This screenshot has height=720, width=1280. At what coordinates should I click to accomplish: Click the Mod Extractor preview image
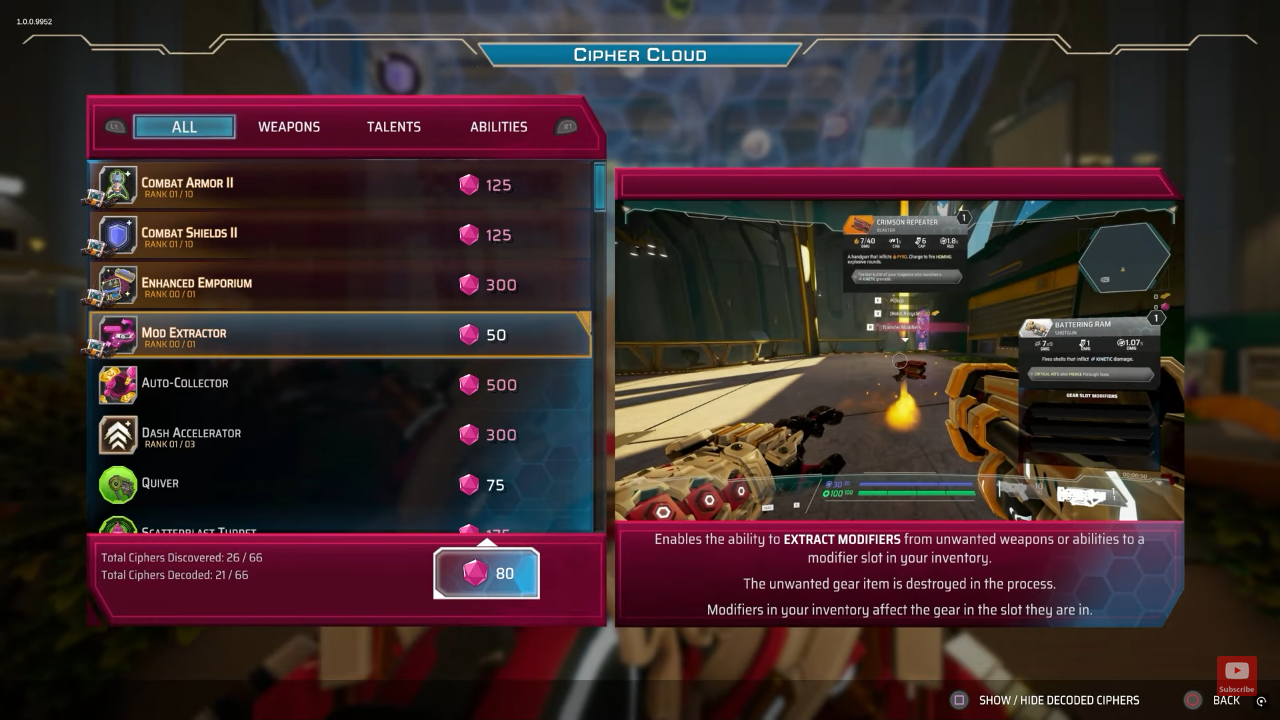tap(898, 360)
